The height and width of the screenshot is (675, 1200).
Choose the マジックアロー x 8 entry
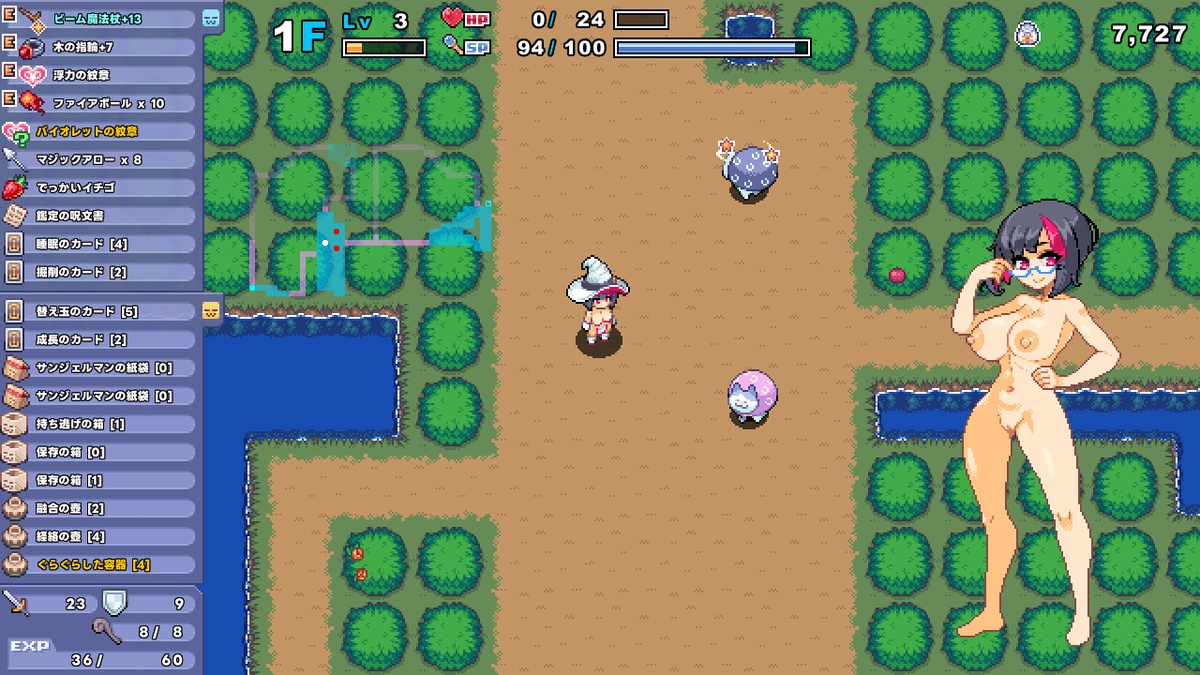click(100, 159)
